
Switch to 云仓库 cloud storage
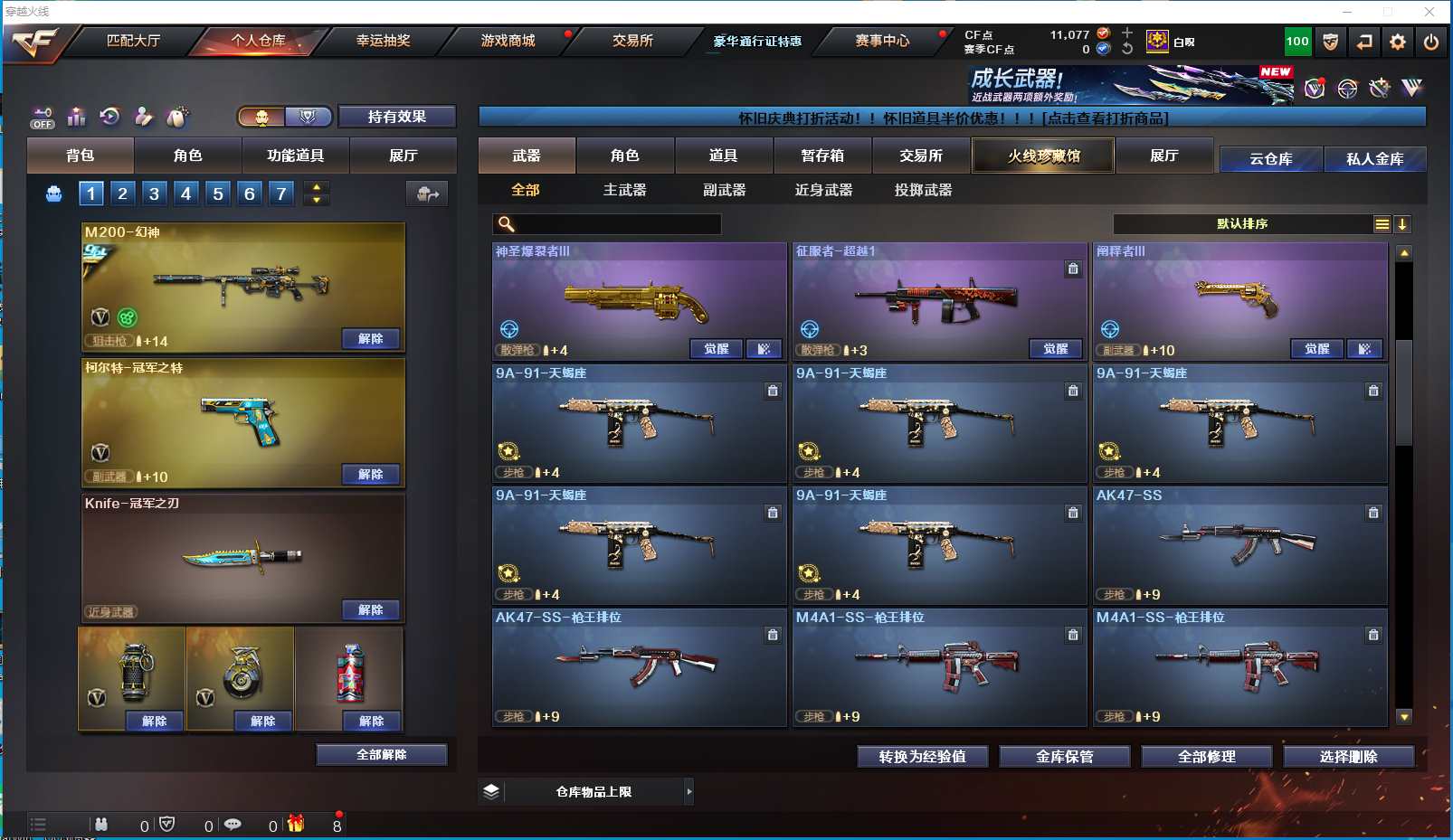point(1270,159)
